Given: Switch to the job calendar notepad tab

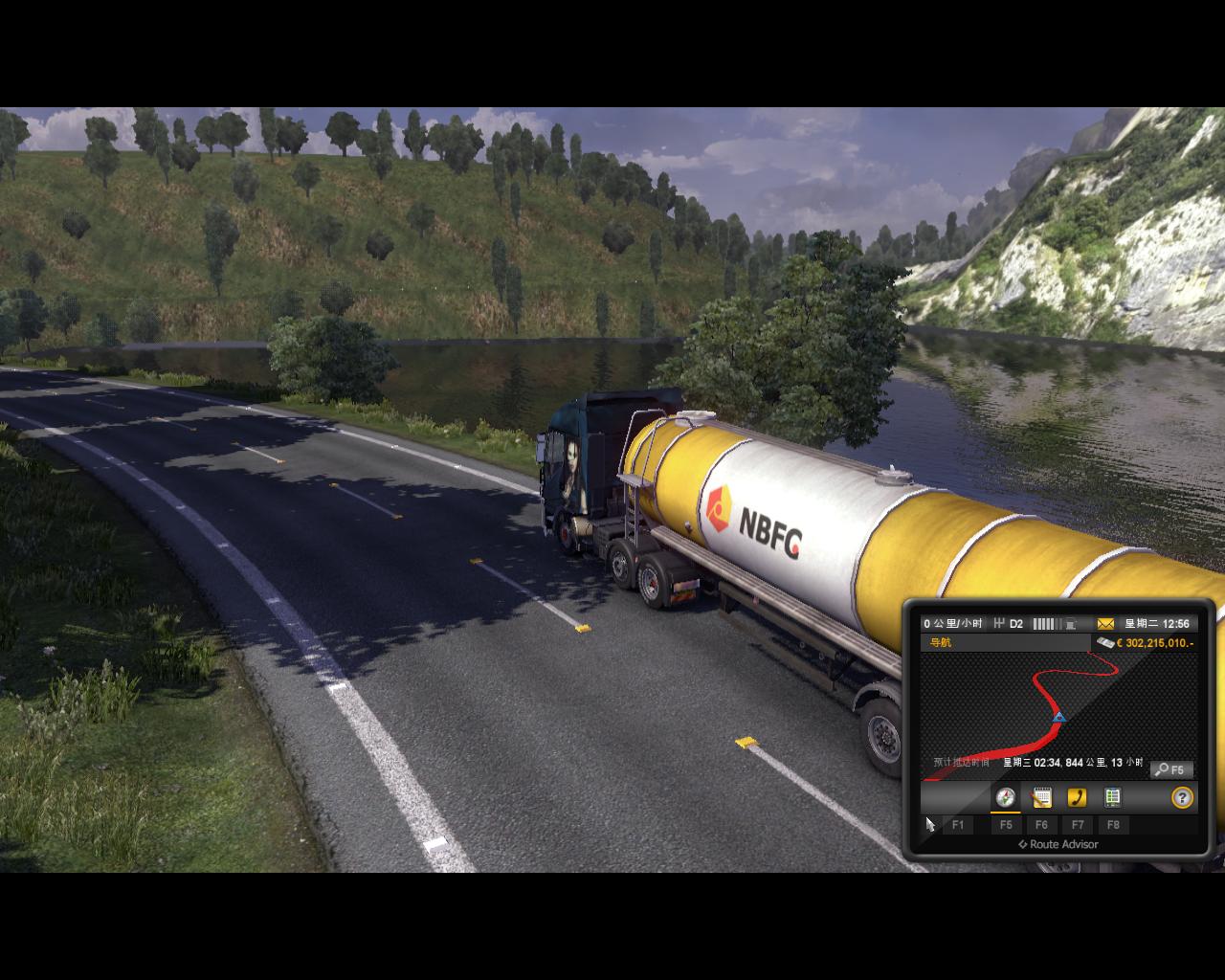Looking at the screenshot, I should point(1041,797).
